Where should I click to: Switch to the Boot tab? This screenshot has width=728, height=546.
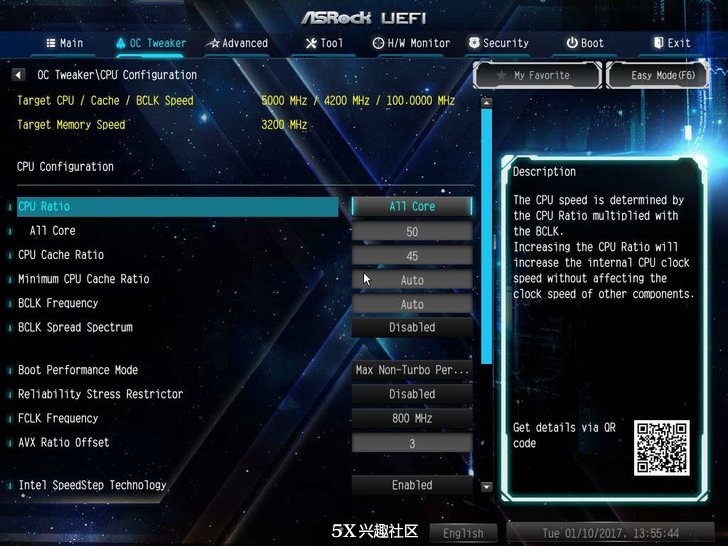point(585,43)
